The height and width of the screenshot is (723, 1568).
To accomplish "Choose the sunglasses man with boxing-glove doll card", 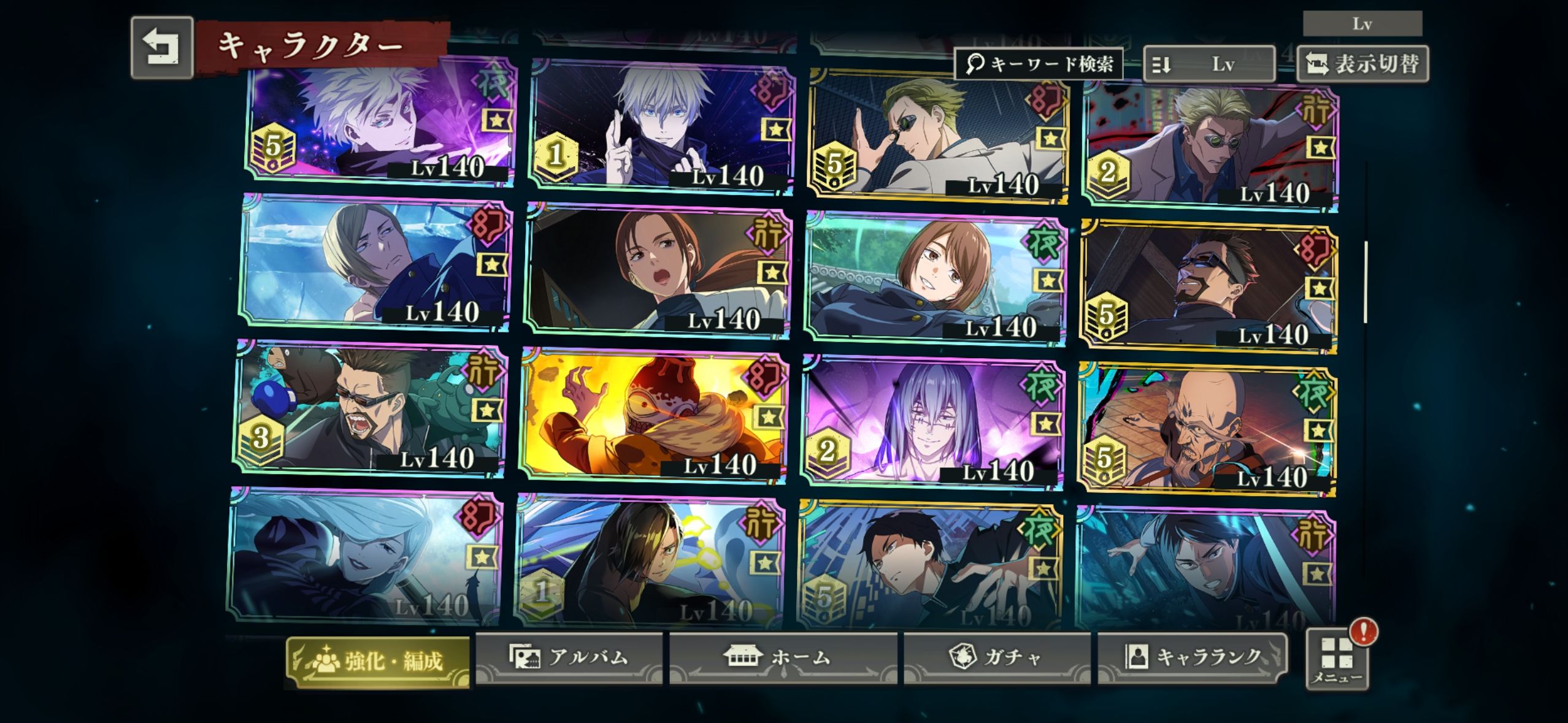I will [x=369, y=408].
